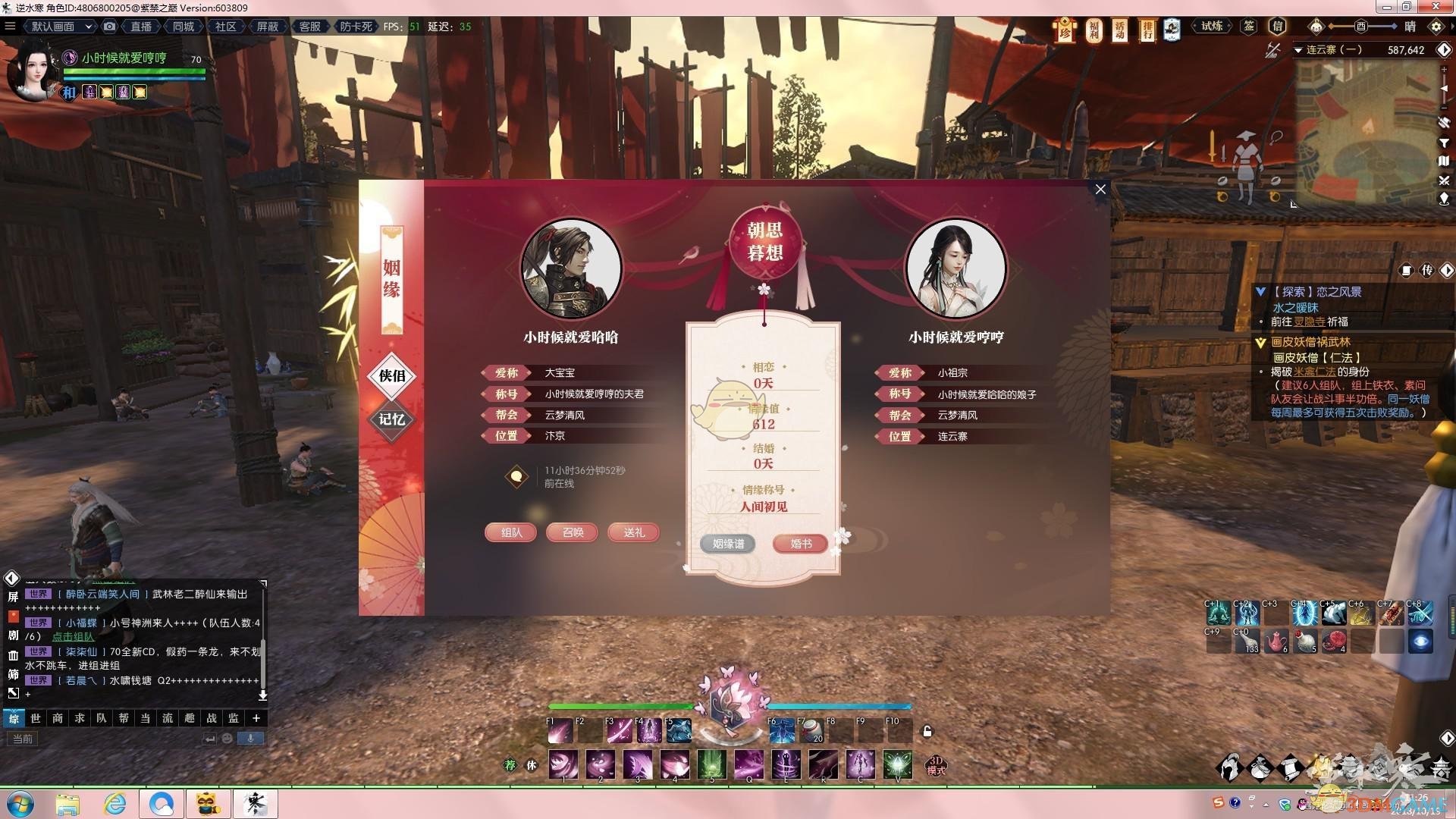Screen dimensions: 1456x819
Task: Send a gift with 送礼 button
Action: pos(634,532)
